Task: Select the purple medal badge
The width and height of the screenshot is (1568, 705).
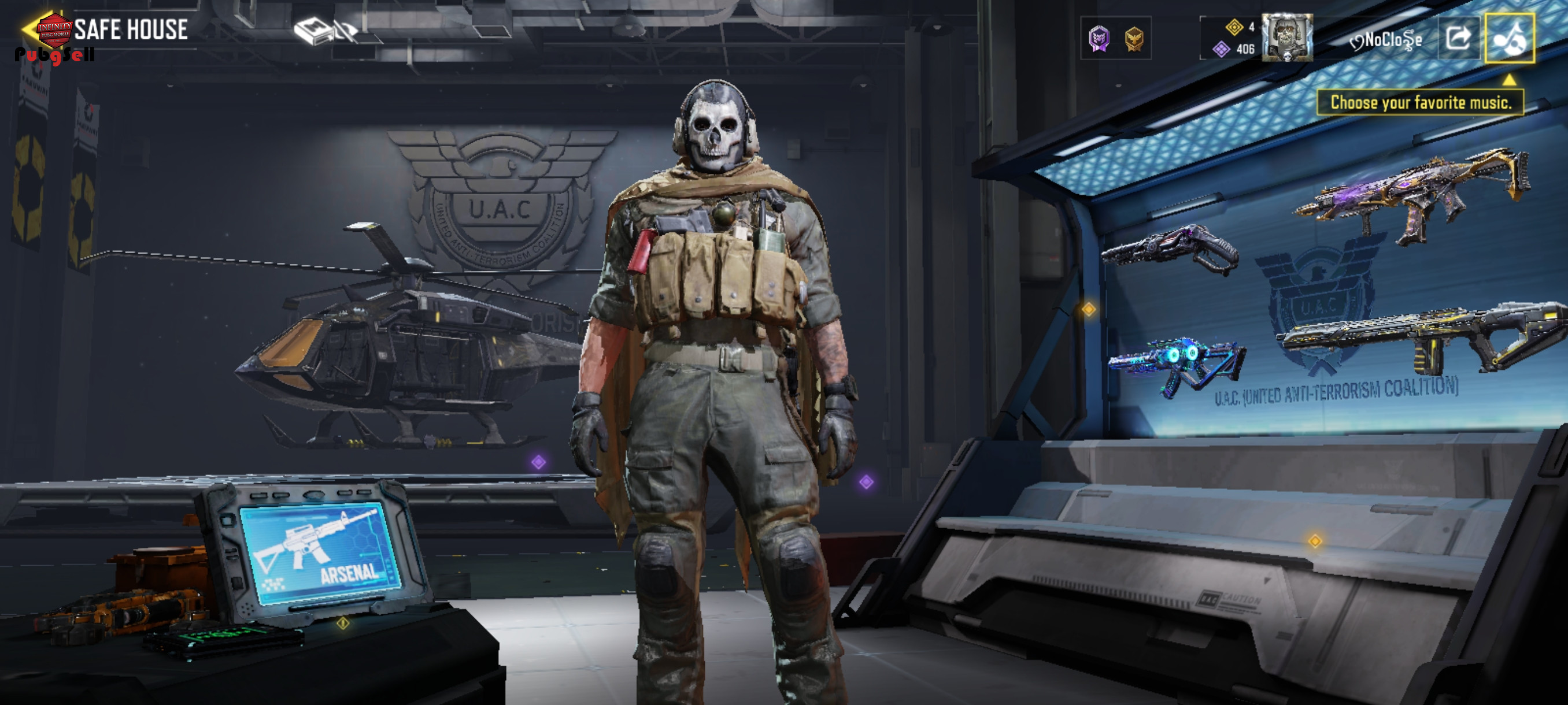Action: (1099, 39)
